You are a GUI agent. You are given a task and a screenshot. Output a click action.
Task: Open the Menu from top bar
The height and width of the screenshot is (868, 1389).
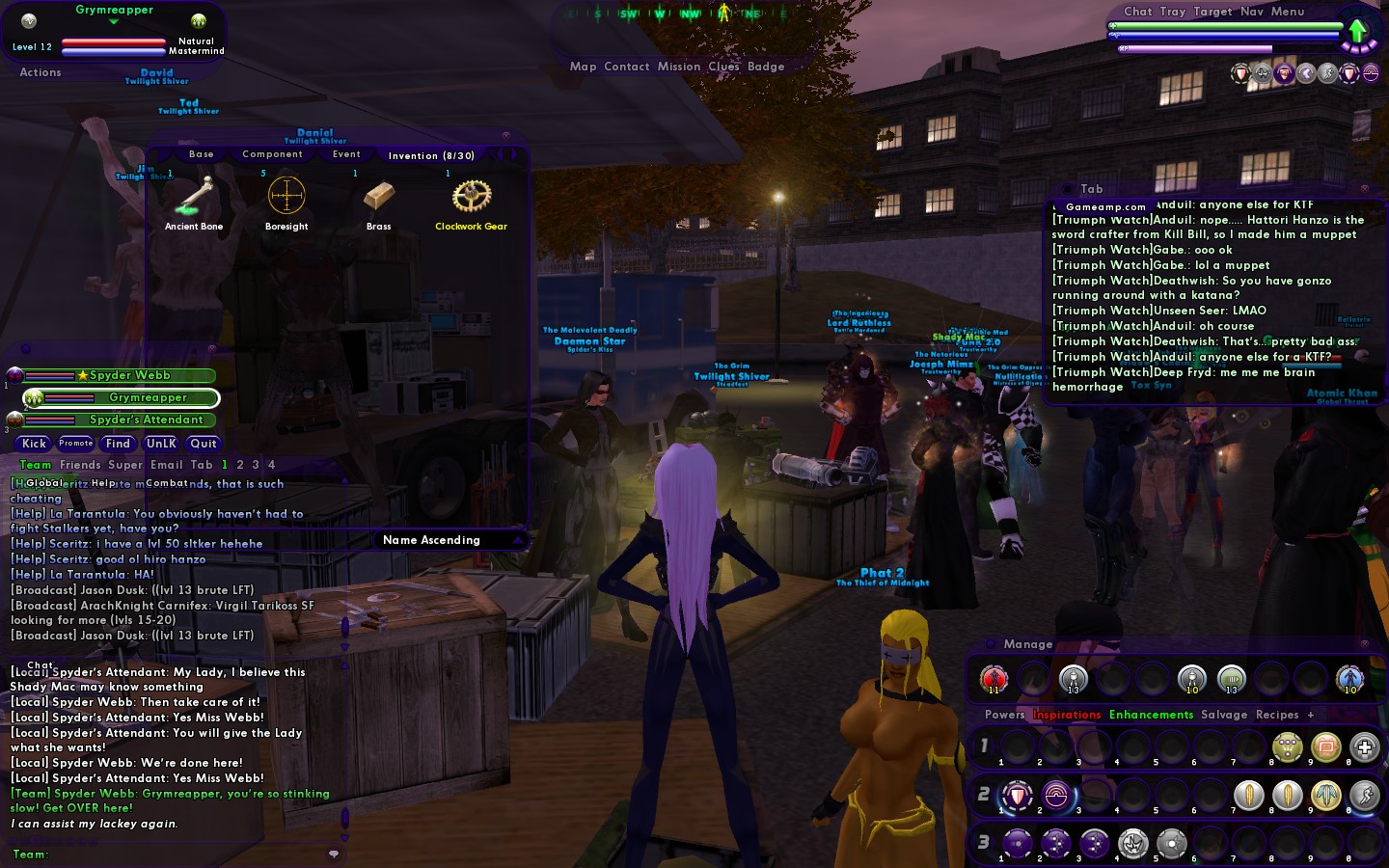(1287, 12)
